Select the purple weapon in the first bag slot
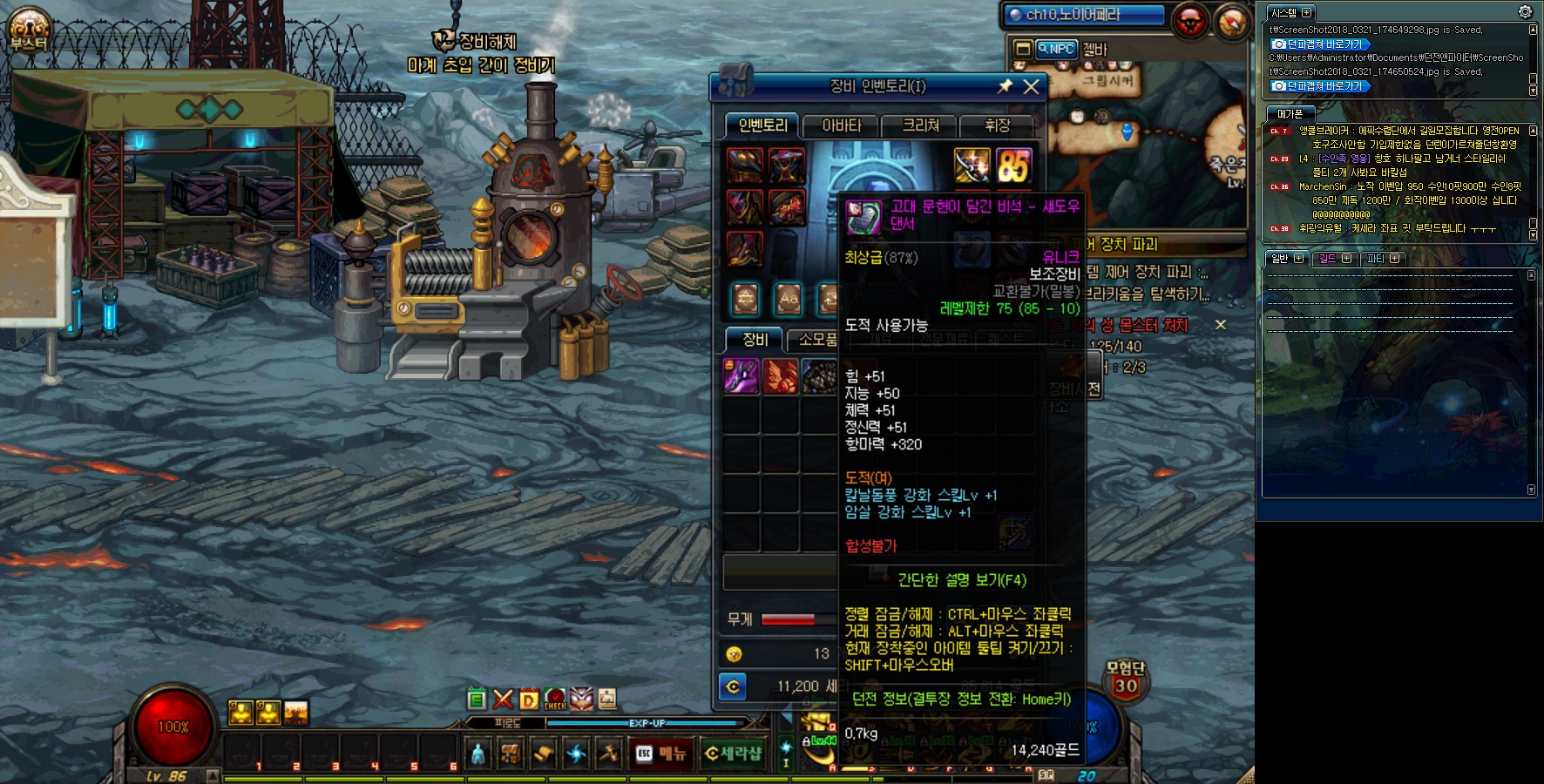The width and height of the screenshot is (1544, 784). (742, 376)
